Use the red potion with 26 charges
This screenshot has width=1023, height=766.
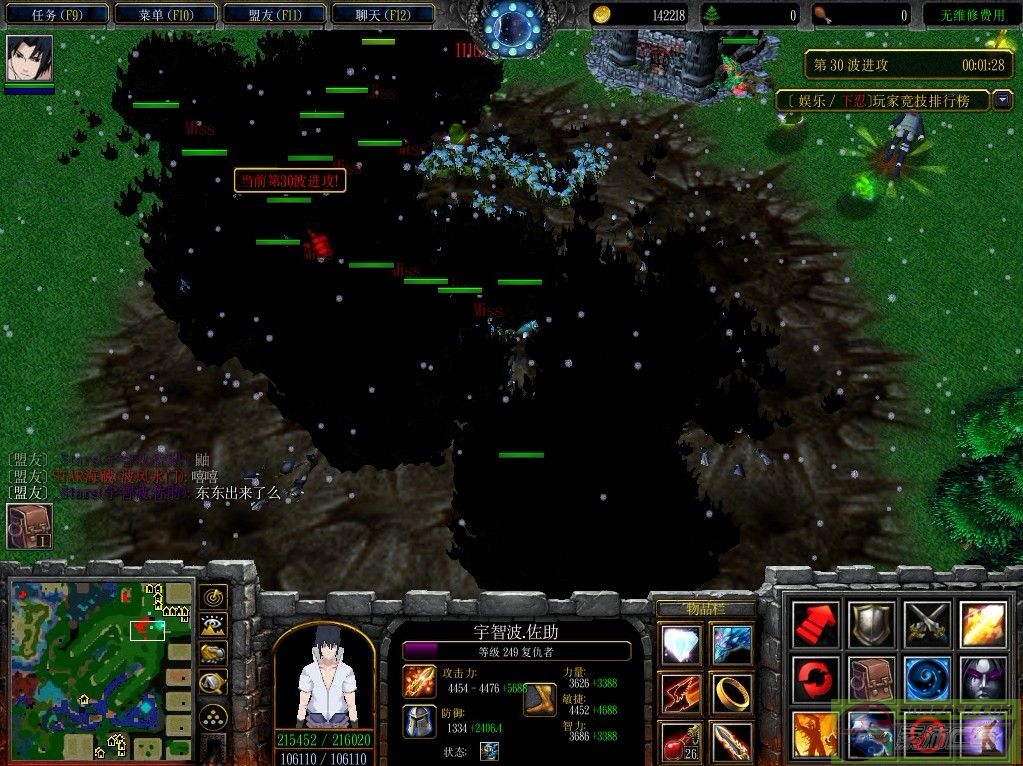[682, 741]
